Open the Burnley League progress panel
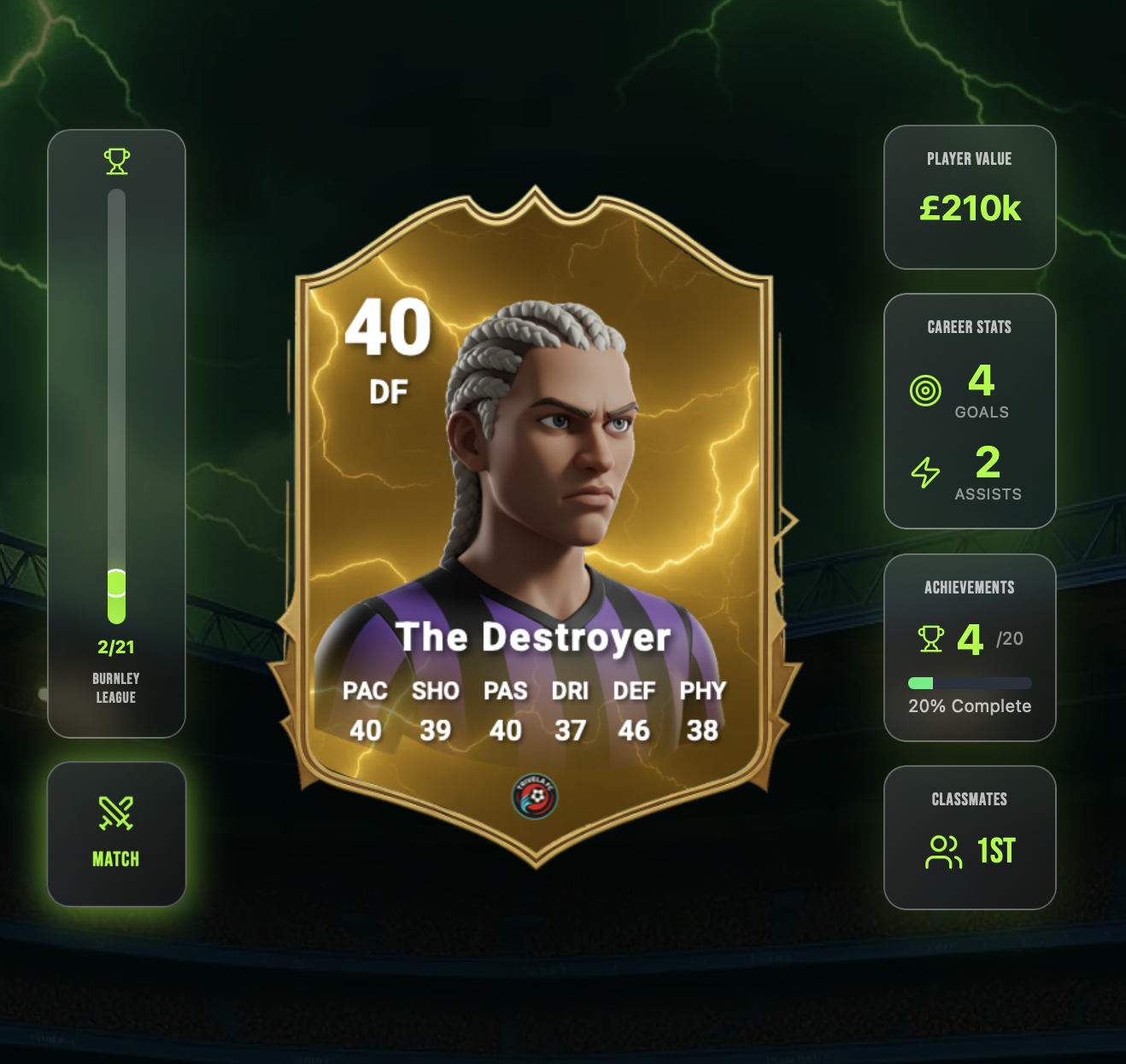Screen dimensions: 1126x1064 (x=116, y=433)
